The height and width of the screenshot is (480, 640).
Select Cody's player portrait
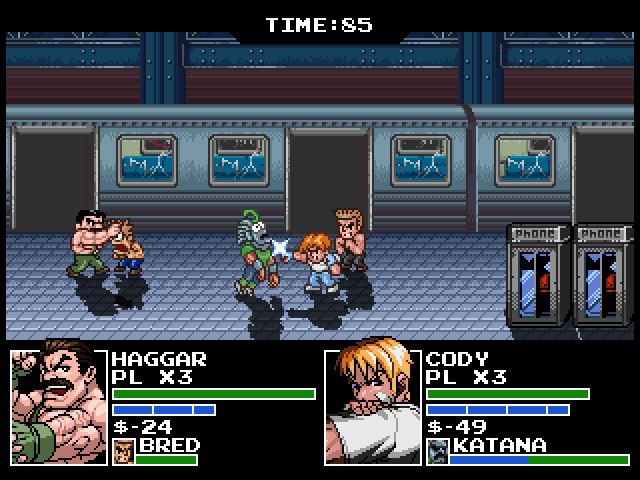point(373,405)
